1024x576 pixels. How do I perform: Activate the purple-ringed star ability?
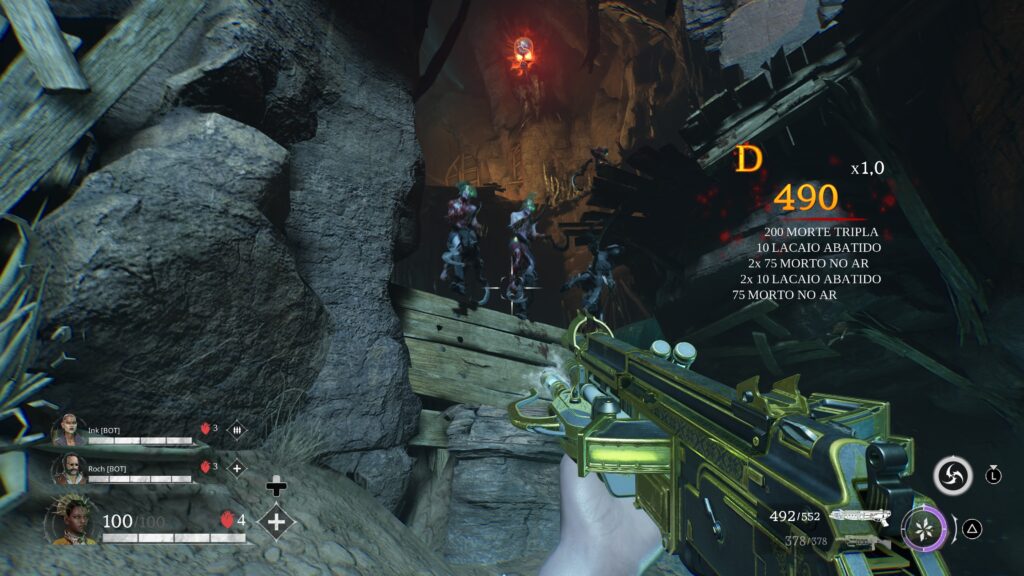[925, 528]
